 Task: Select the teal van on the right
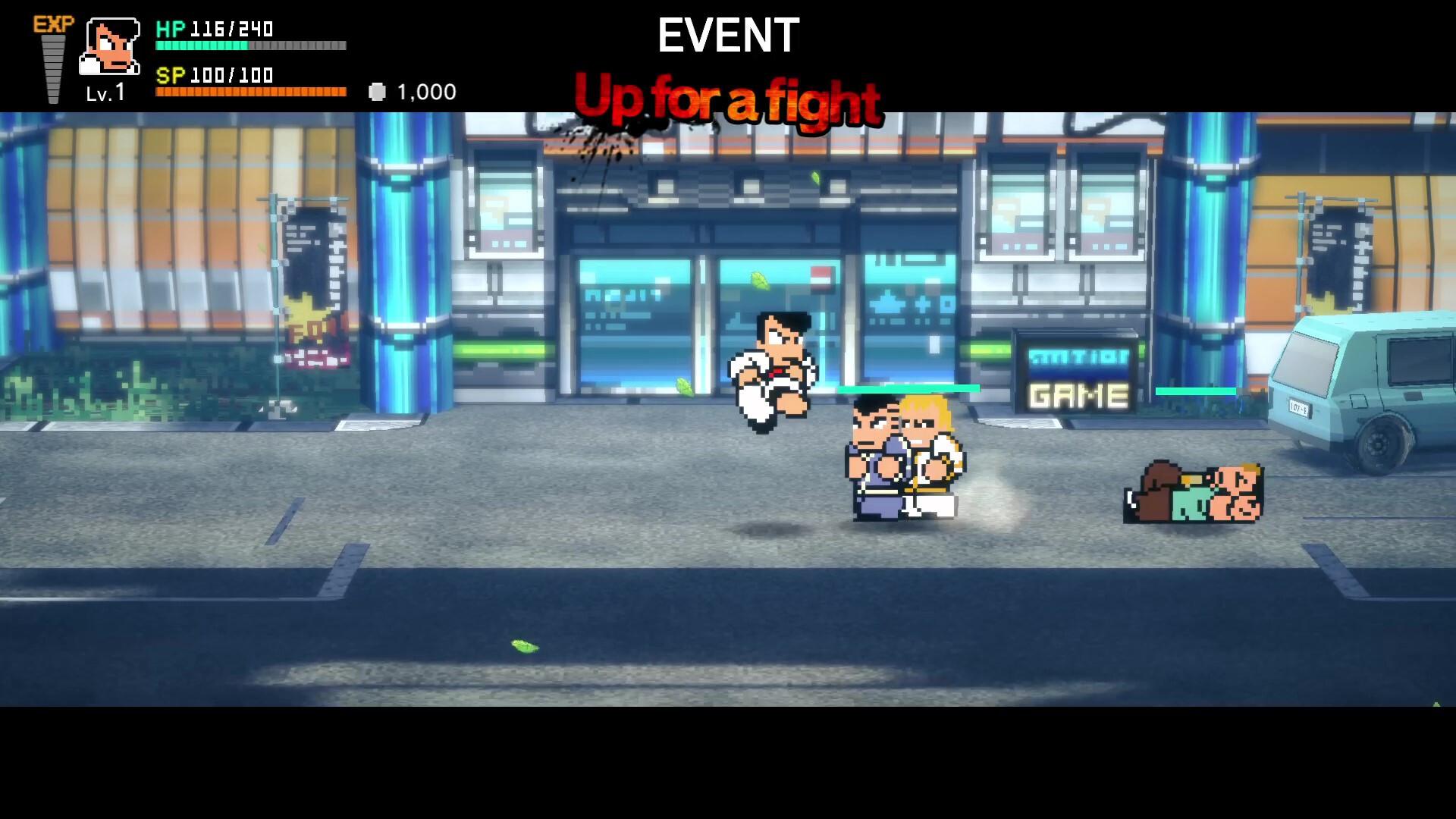click(x=1380, y=394)
